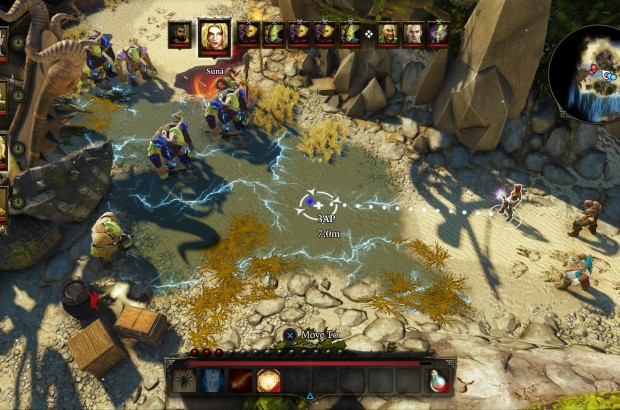Activate the glowing orange circle skill
Screen dimensions: 620x410
(268, 379)
